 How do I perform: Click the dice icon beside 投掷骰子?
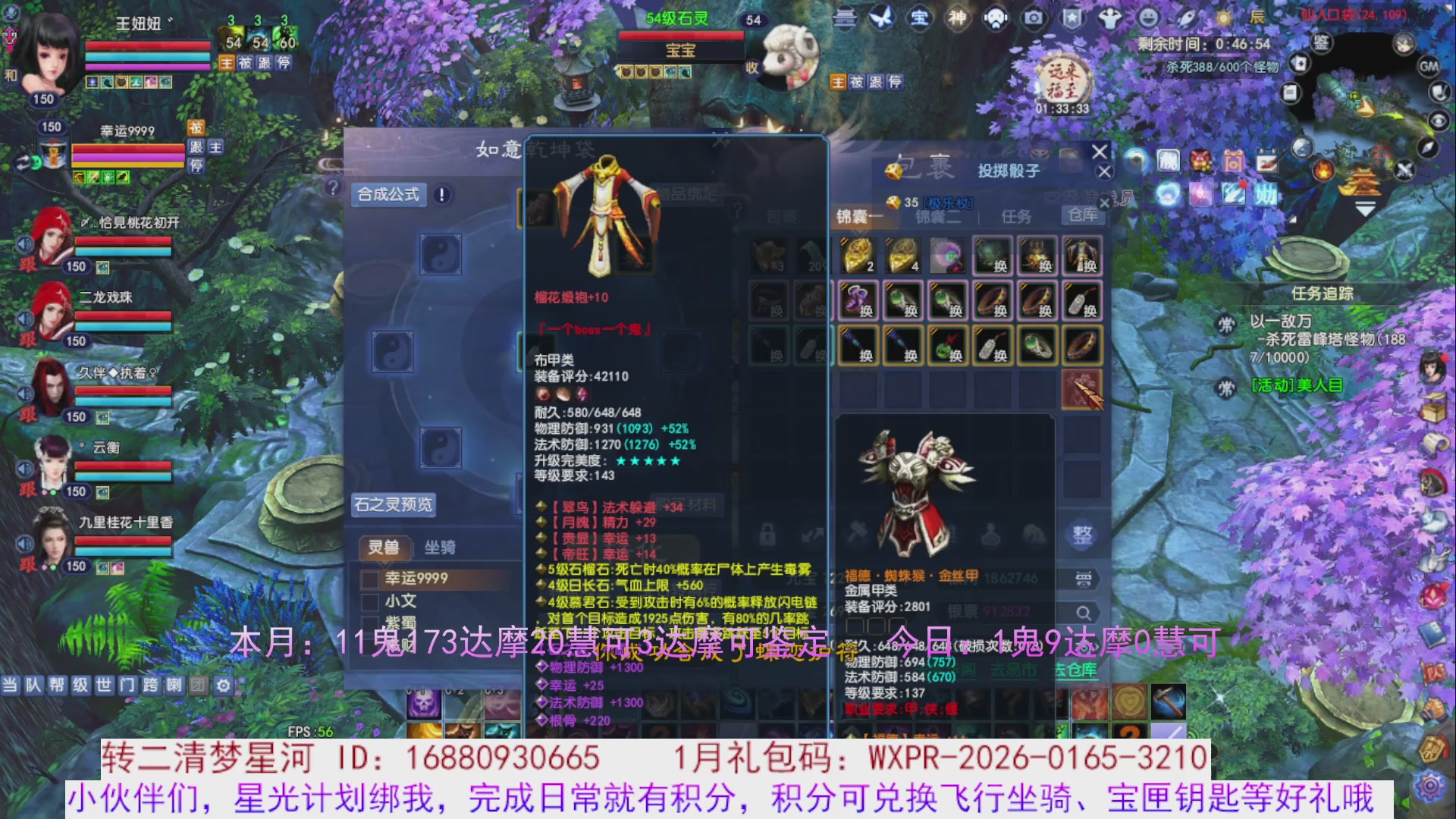pos(893,173)
